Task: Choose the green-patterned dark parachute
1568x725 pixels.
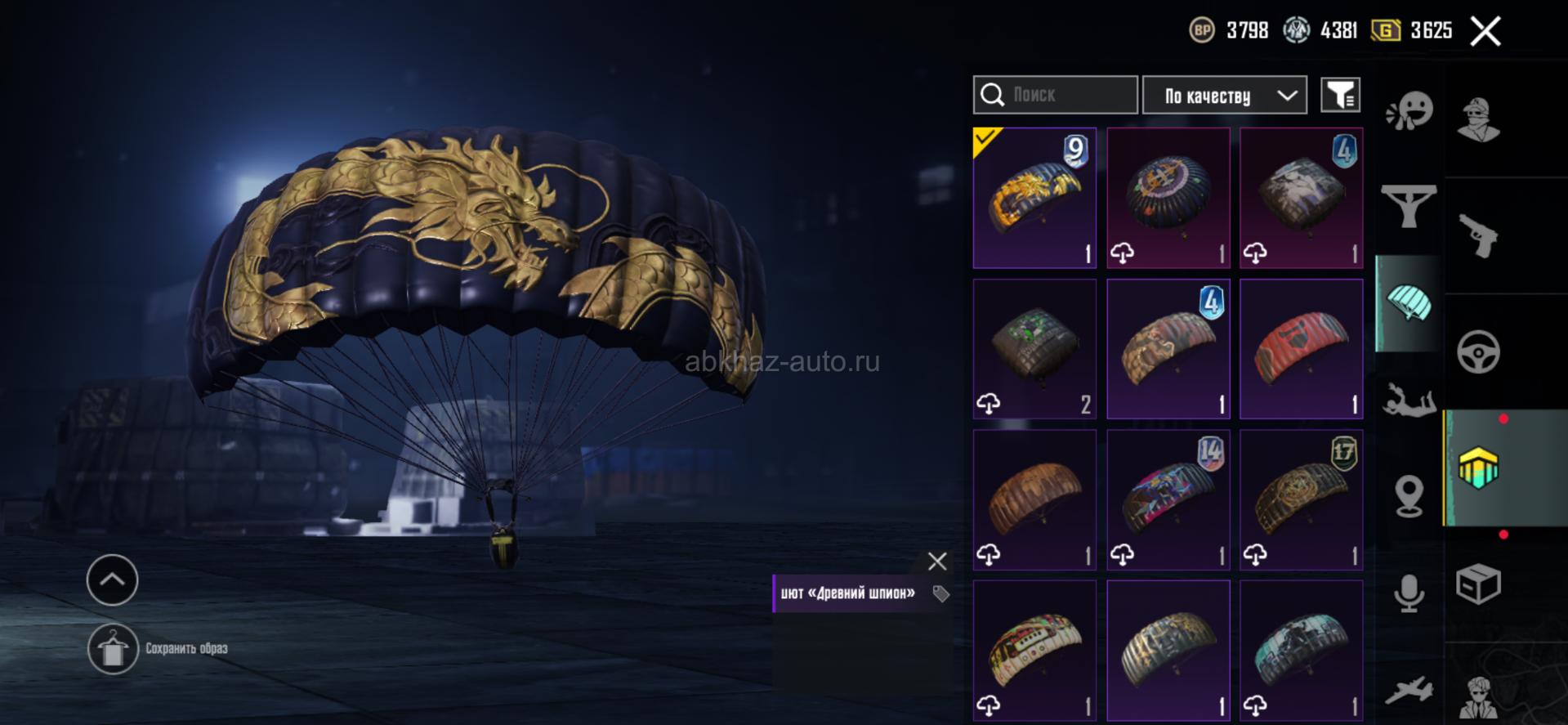Action: [x=1034, y=349]
